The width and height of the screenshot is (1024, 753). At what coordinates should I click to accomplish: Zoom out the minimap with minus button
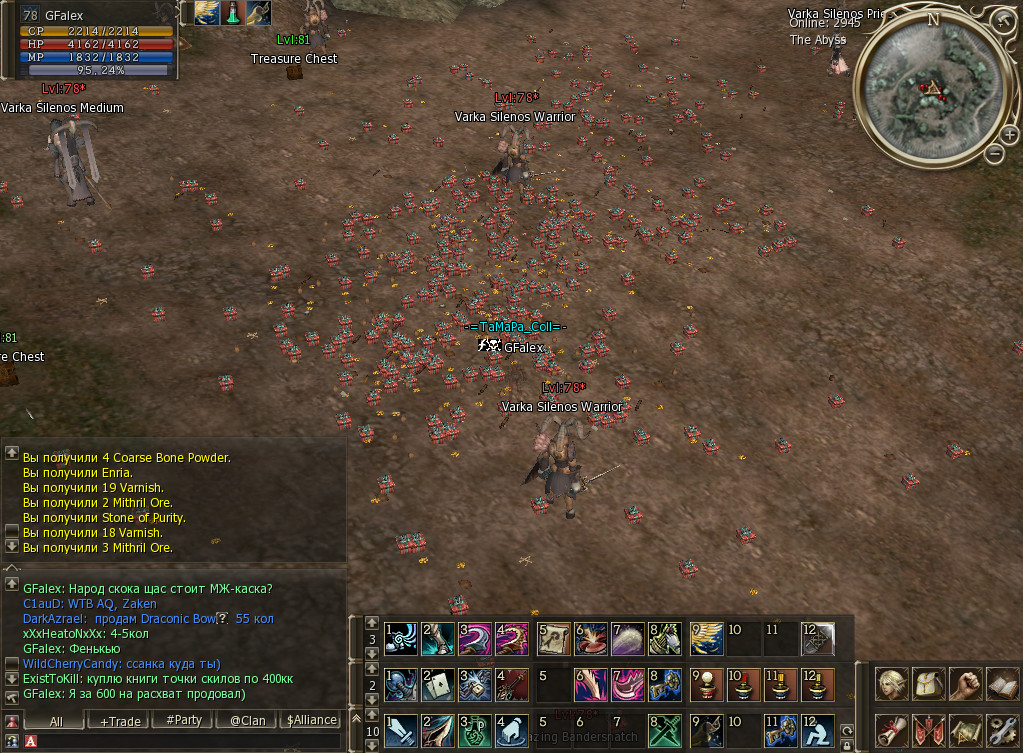(994, 153)
